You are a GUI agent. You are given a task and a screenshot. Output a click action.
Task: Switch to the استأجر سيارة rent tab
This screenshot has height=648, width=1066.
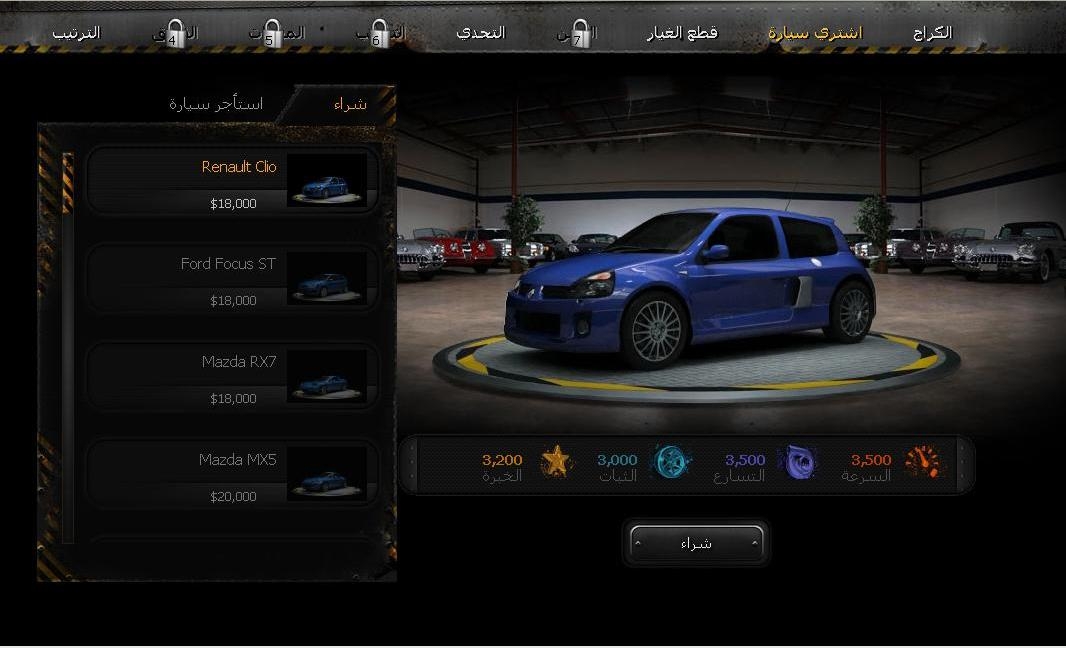tap(216, 104)
